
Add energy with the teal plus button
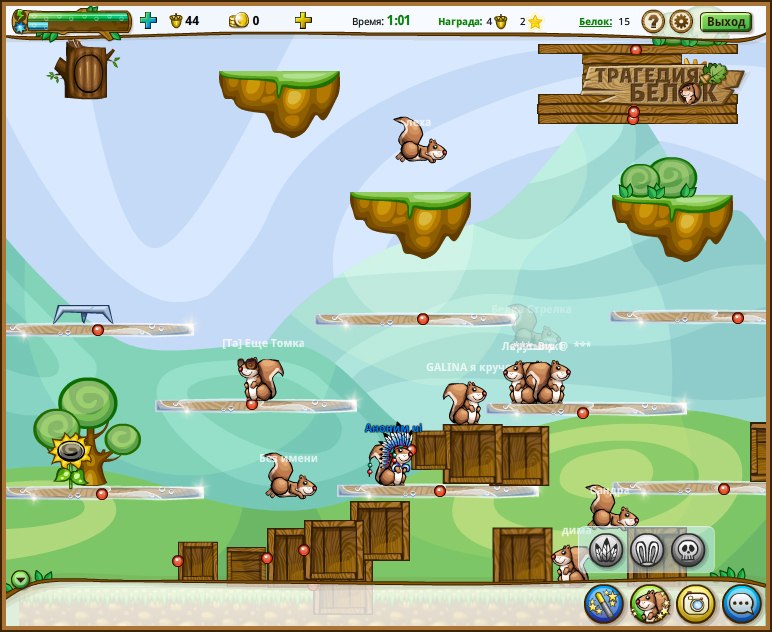point(148,20)
